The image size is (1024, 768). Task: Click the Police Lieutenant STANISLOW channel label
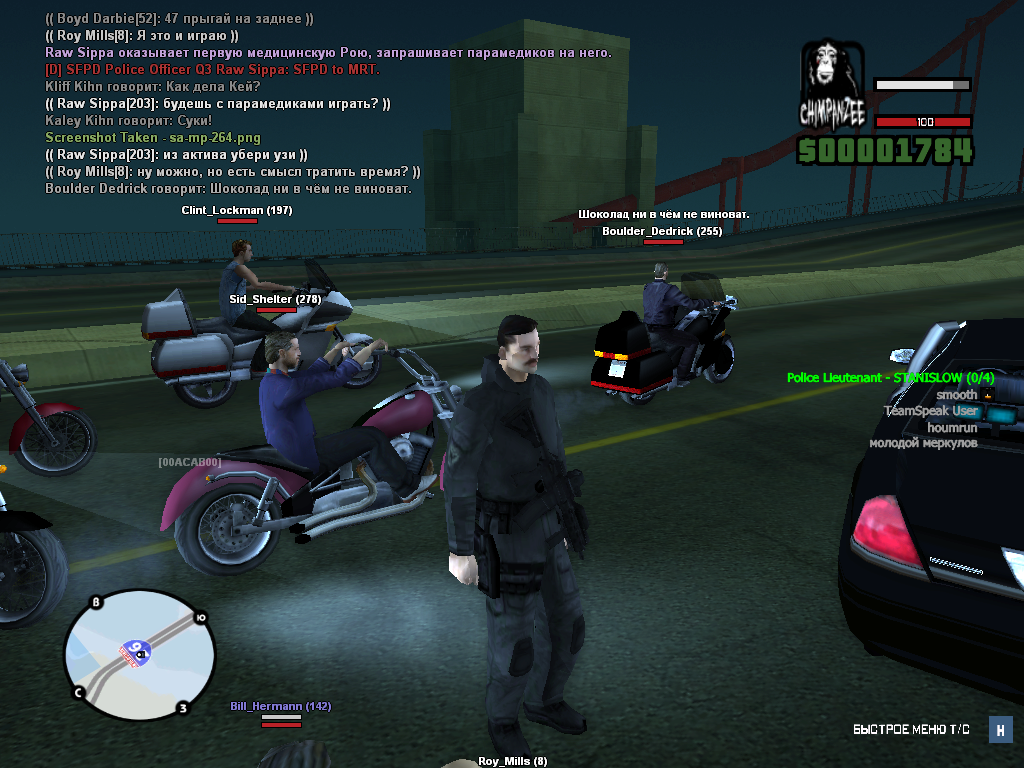point(890,378)
